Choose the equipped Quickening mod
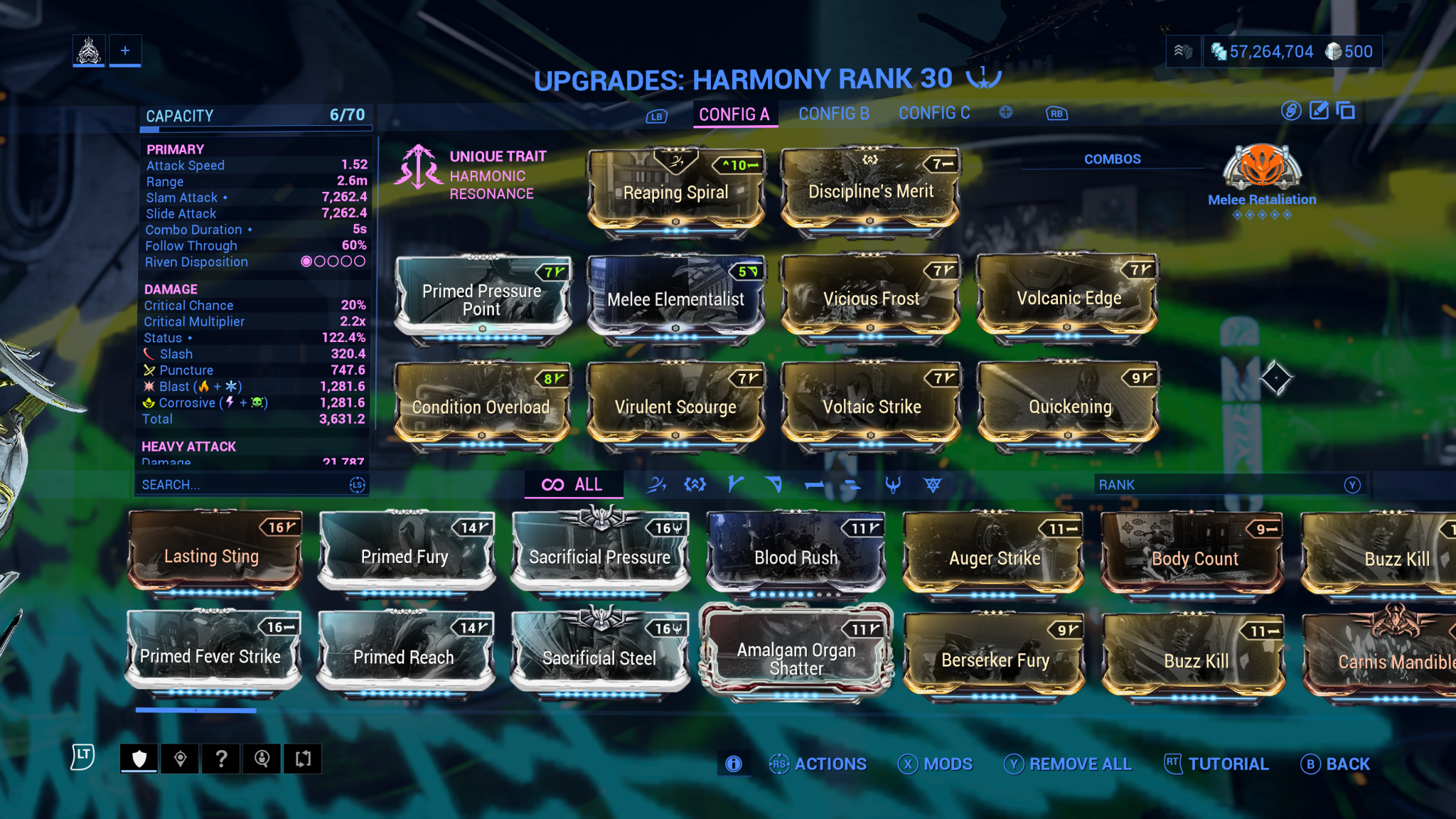This screenshot has height=819, width=1456. click(1069, 407)
